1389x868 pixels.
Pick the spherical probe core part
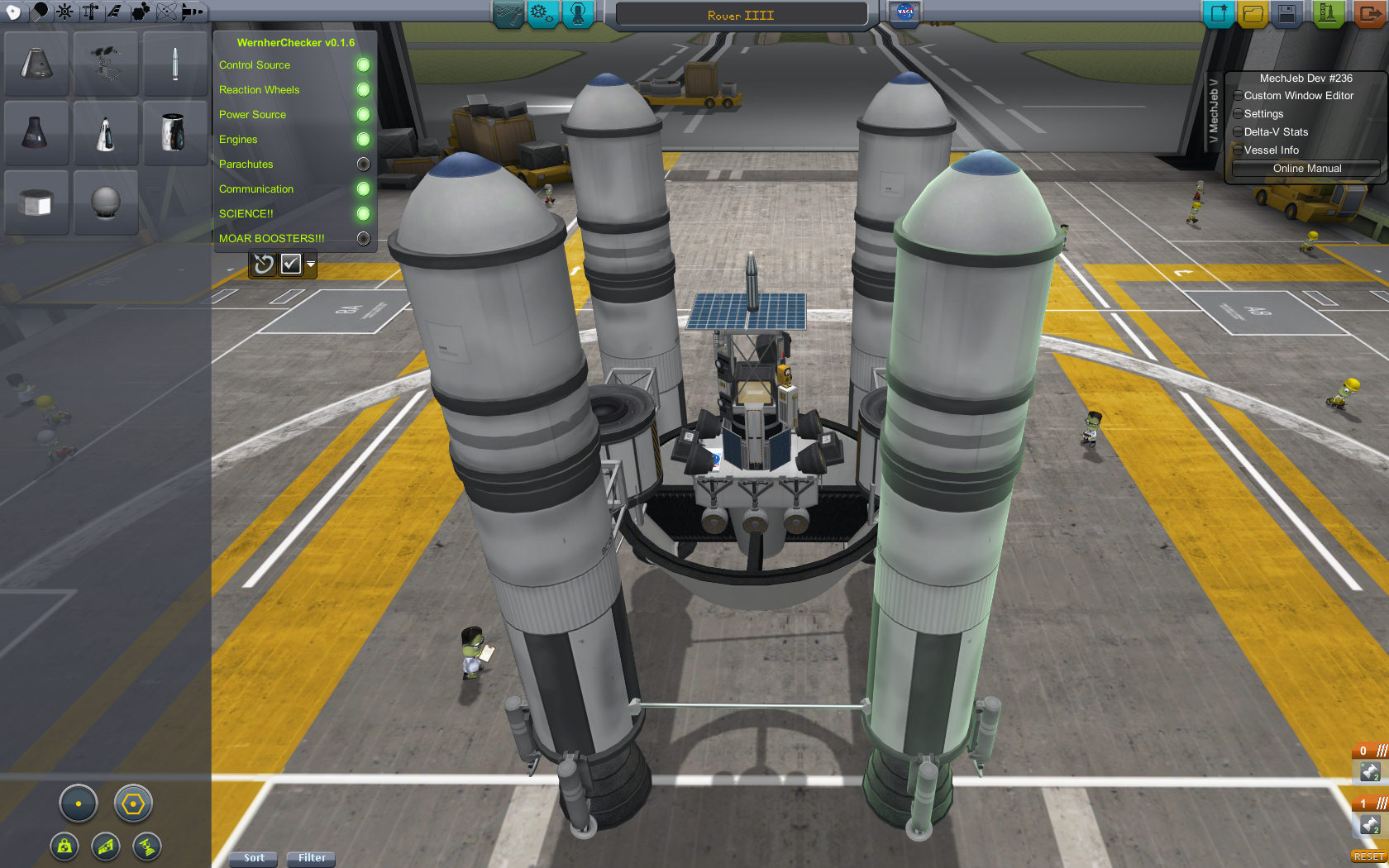pyautogui.click(x=105, y=203)
